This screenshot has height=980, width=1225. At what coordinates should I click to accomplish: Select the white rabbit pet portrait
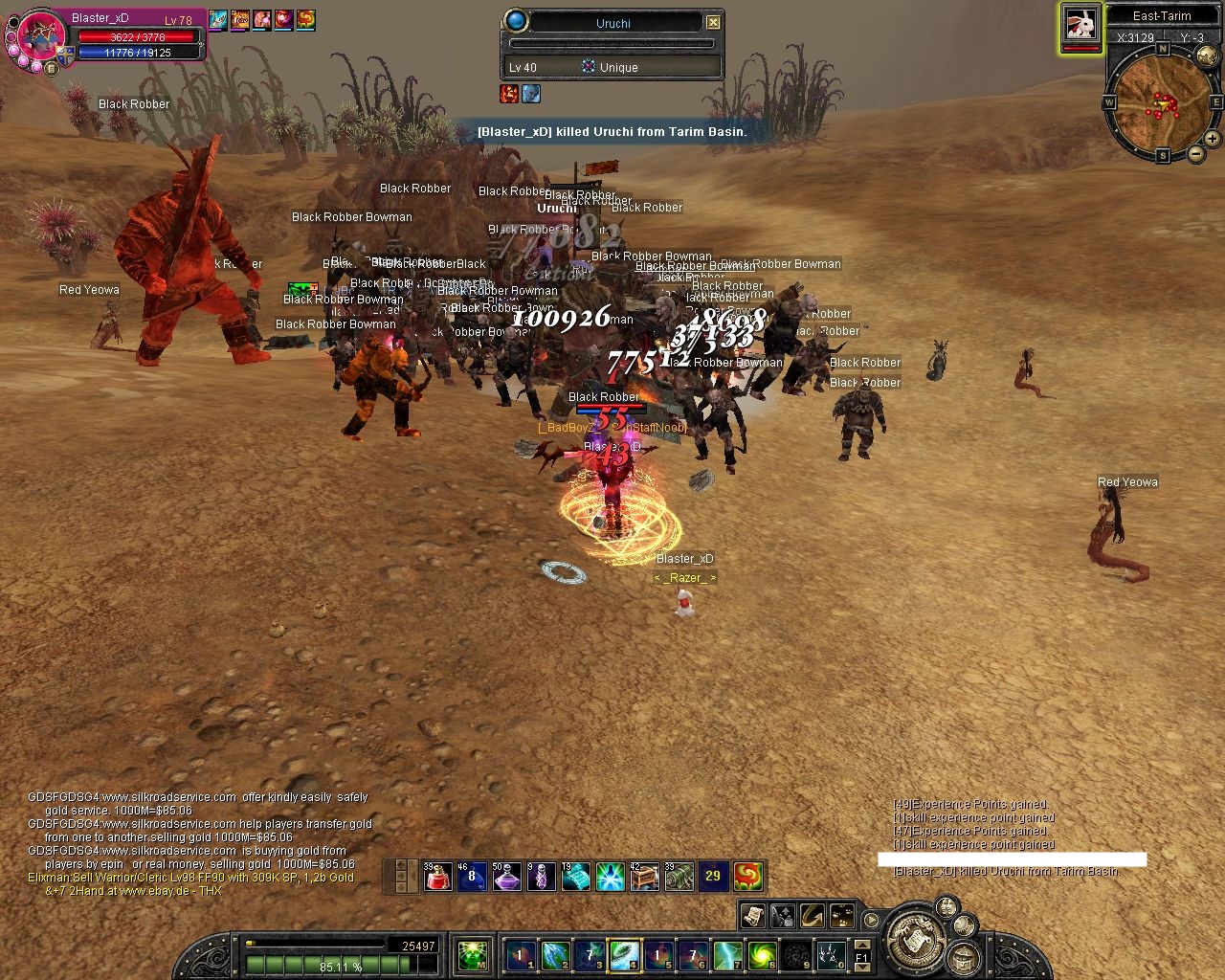click(1080, 24)
